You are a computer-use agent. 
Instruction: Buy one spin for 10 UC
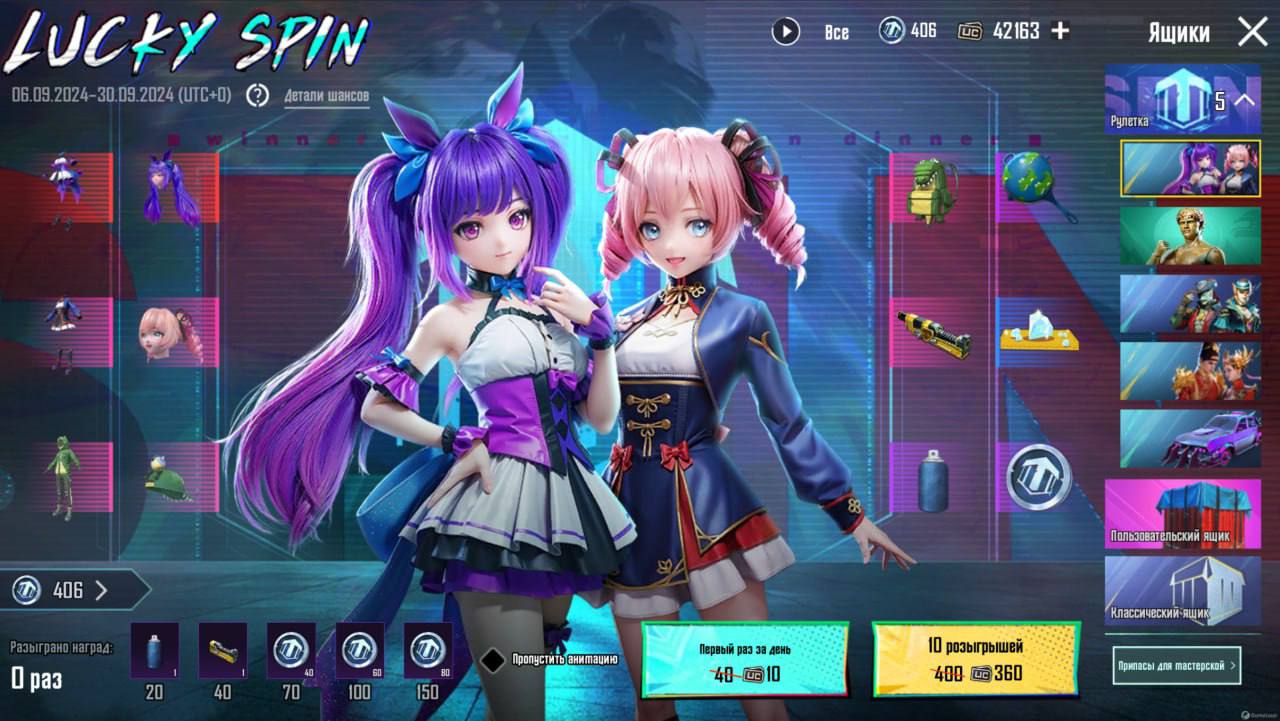tap(745, 659)
